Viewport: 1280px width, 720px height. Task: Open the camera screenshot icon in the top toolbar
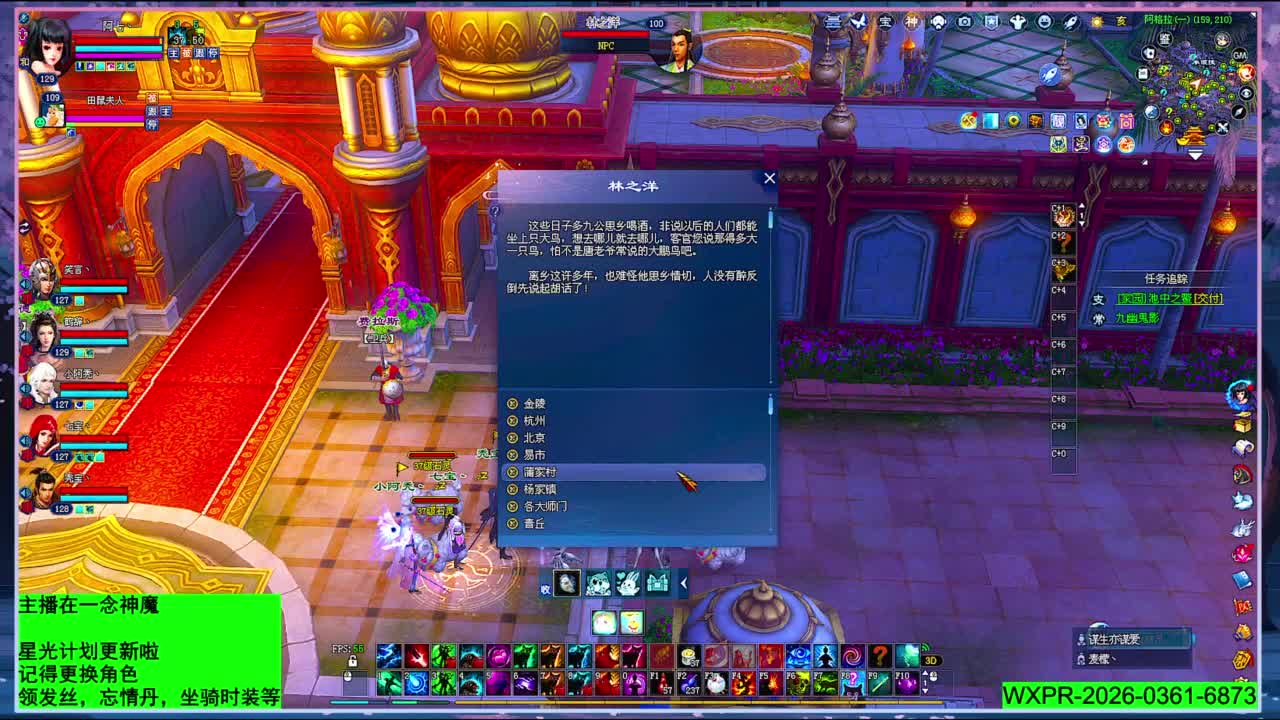tap(964, 22)
